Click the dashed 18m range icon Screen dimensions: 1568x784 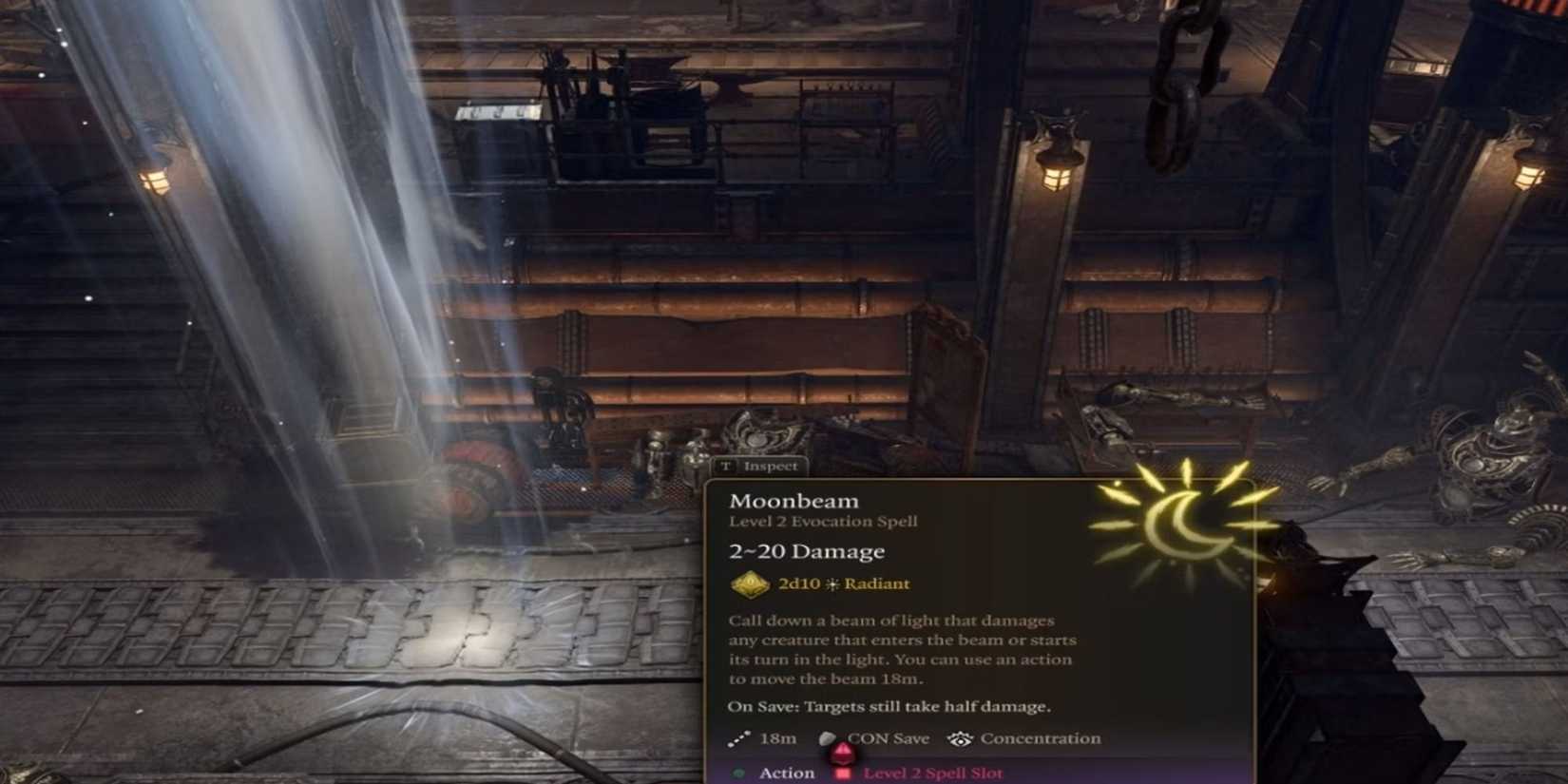(x=739, y=737)
